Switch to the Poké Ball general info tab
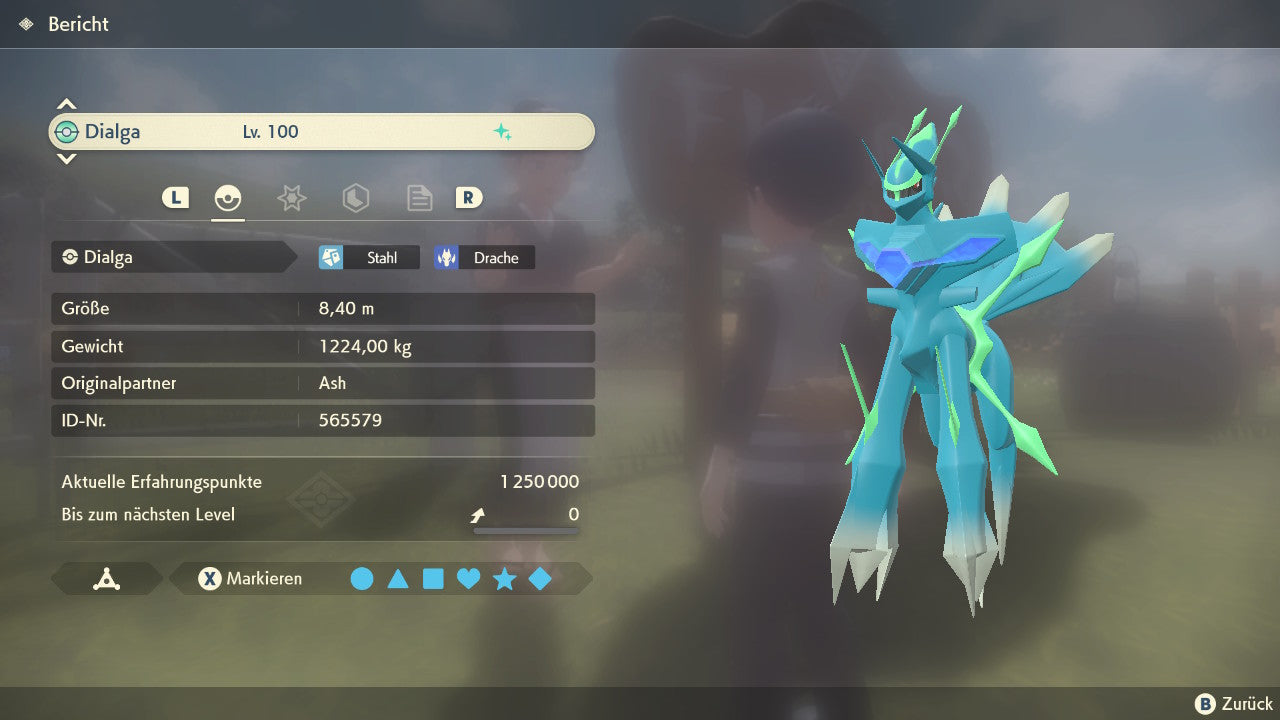This screenshot has height=720, width=1280. (228, 198)
